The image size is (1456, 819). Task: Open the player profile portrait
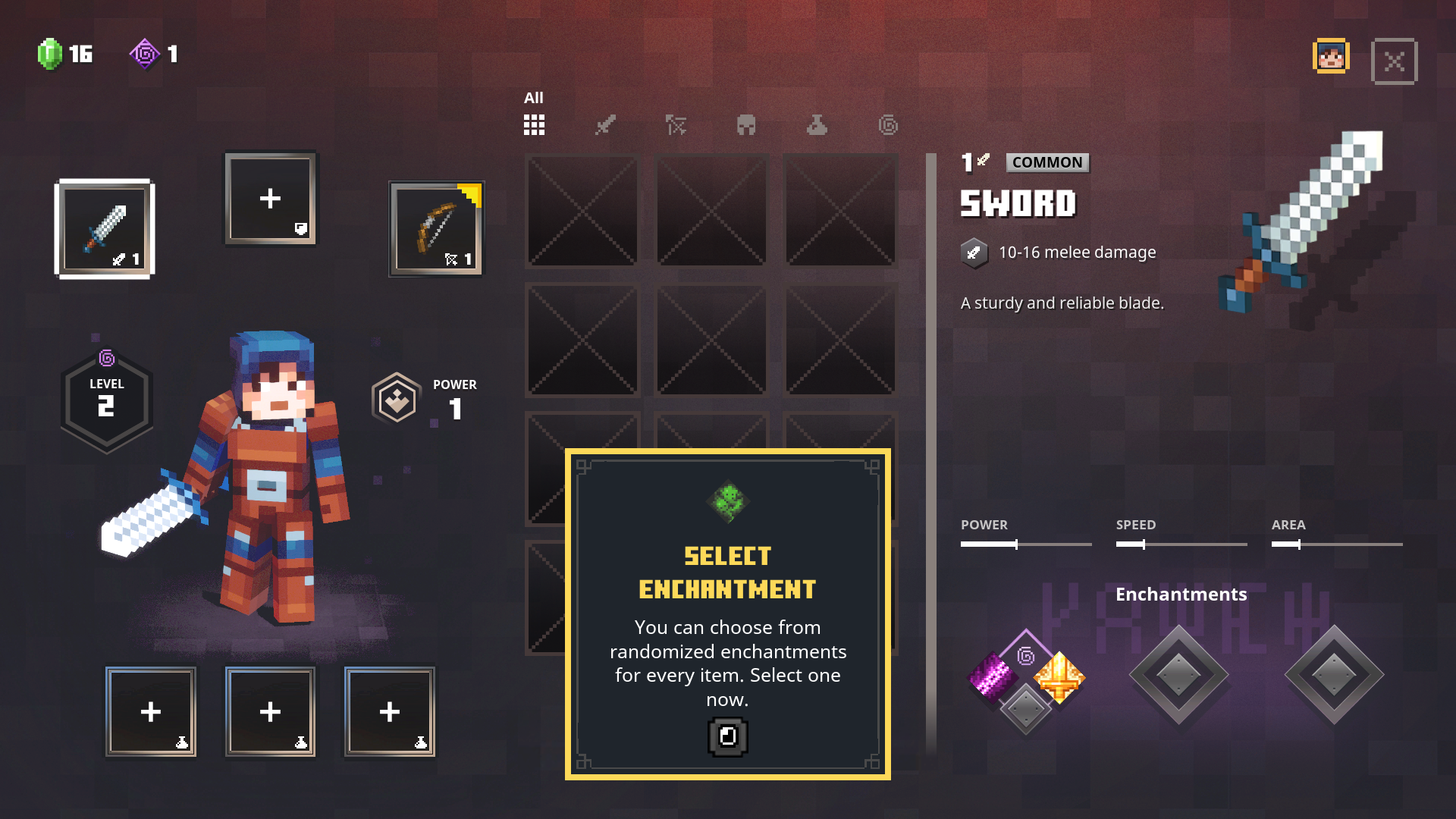[x=1331, y=57]
